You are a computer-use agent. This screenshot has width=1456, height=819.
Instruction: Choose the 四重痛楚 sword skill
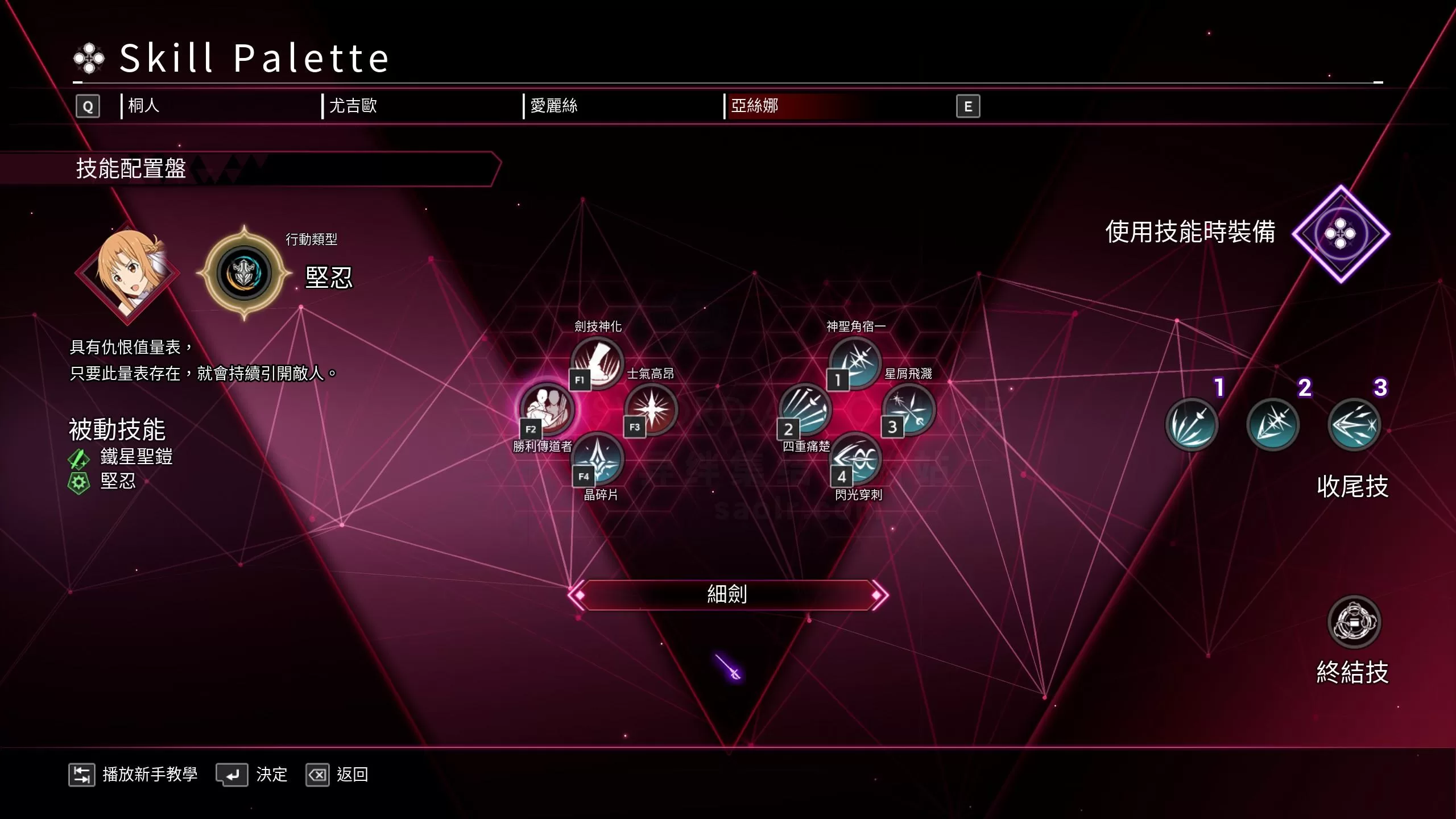(805, 408)
